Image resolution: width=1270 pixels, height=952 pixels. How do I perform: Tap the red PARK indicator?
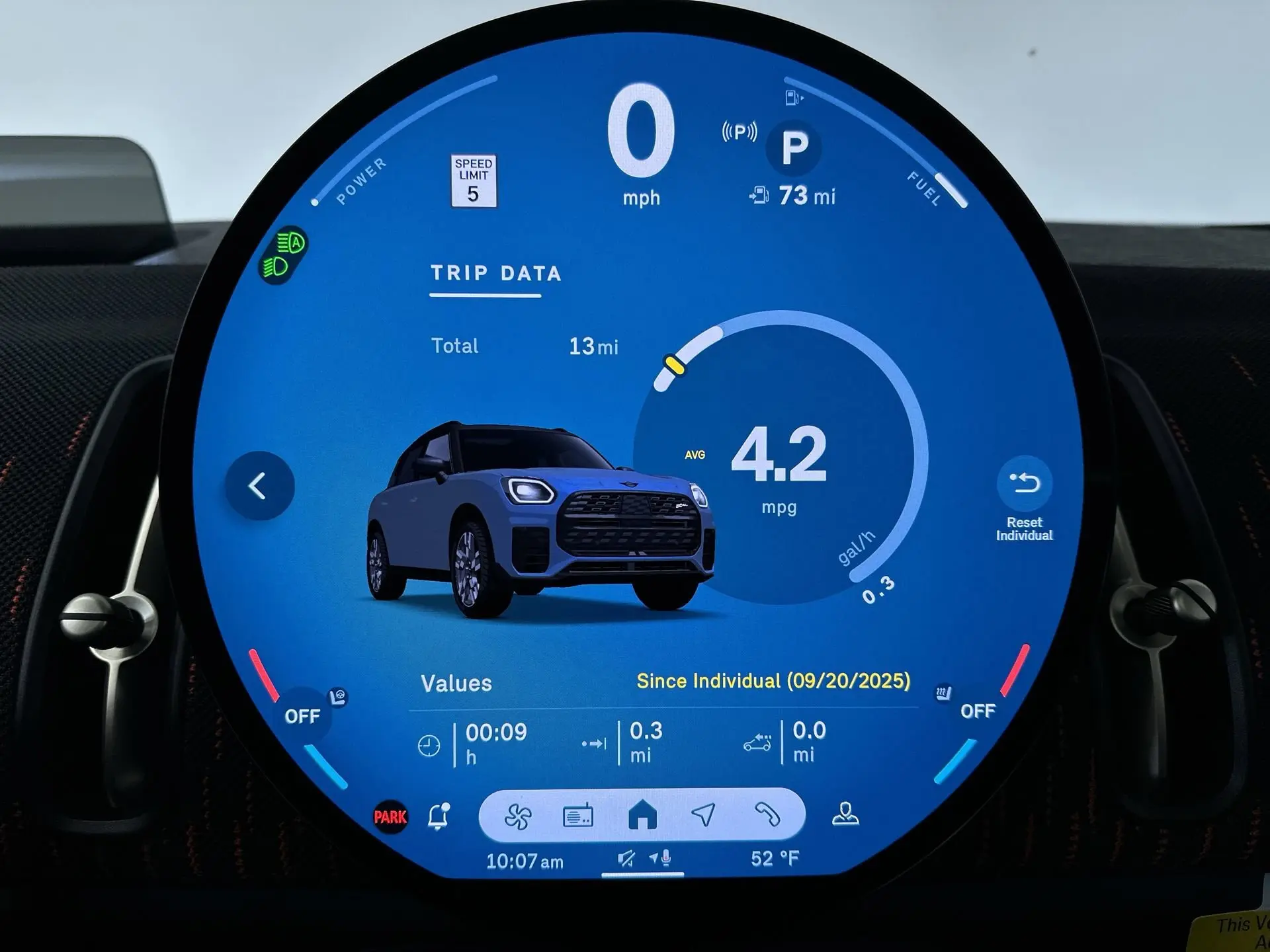[x=390, y=817]
